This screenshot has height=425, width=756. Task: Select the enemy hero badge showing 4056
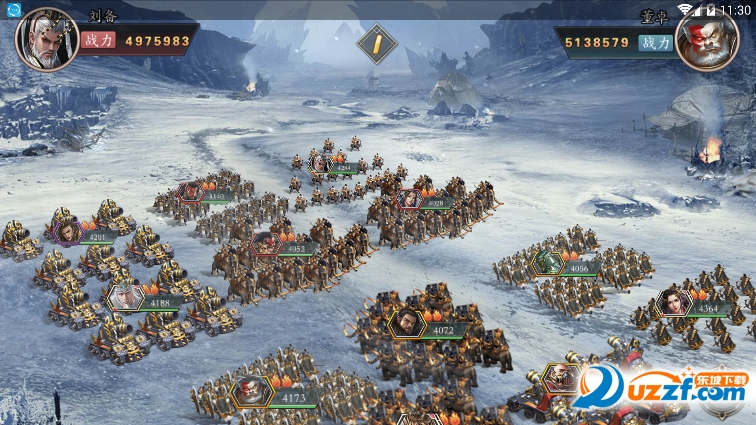[x=549, y=263]
